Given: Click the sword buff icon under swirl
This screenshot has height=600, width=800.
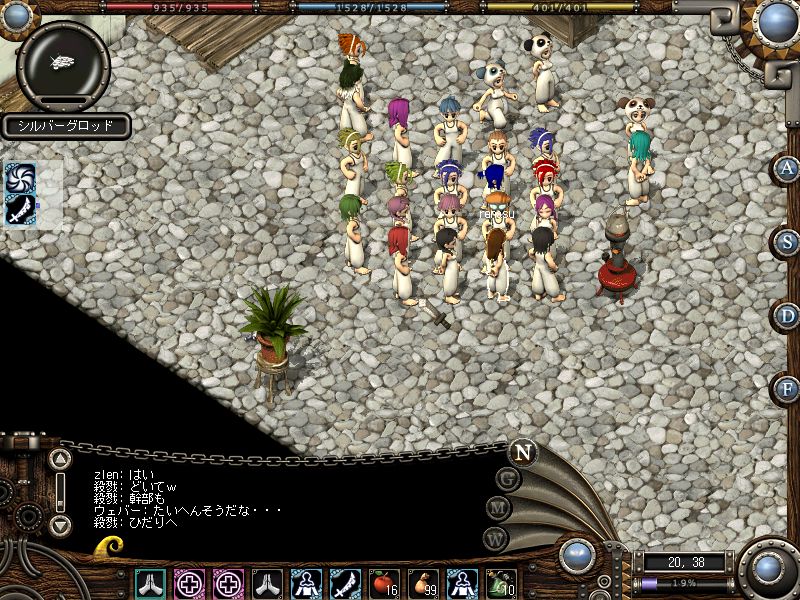Looking at the screenshot, I should tap(20, 209).
